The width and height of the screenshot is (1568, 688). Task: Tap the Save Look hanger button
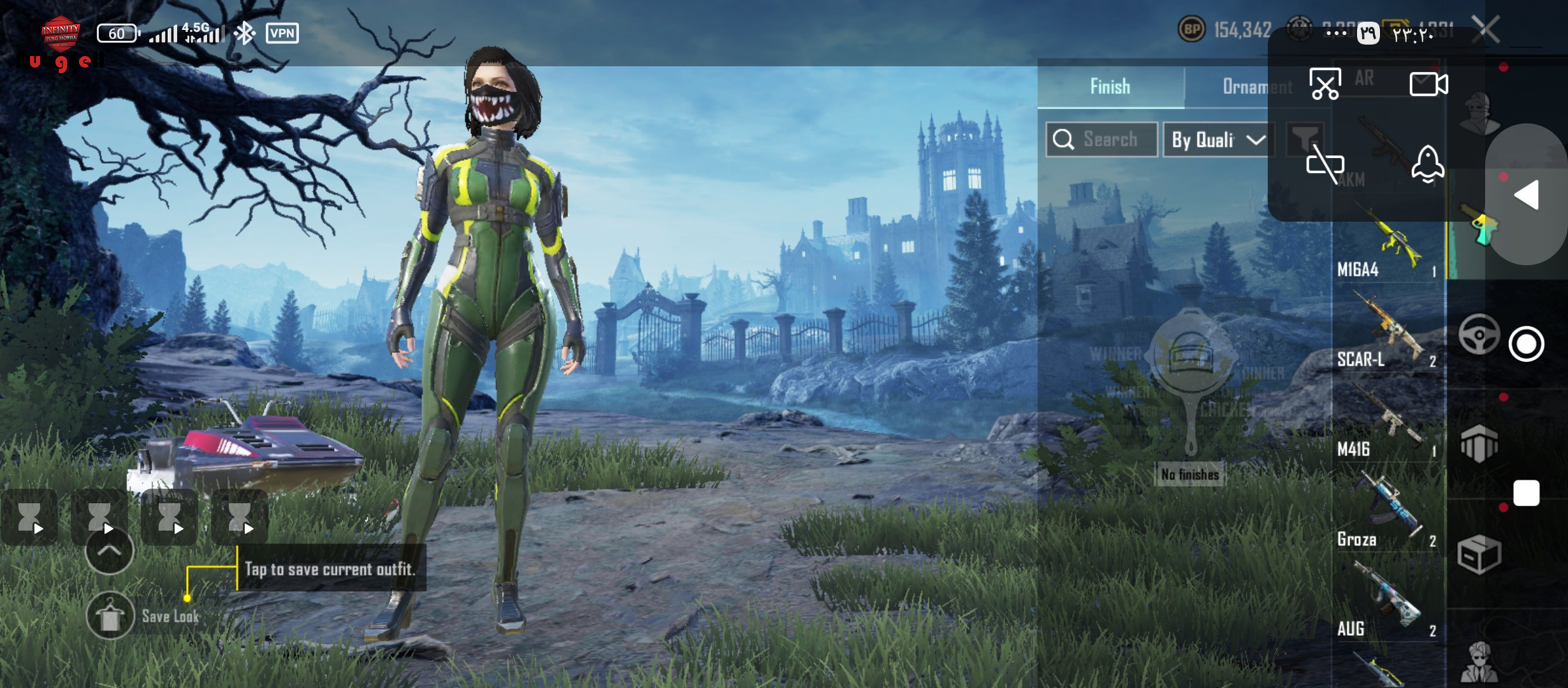pos(110,615)
